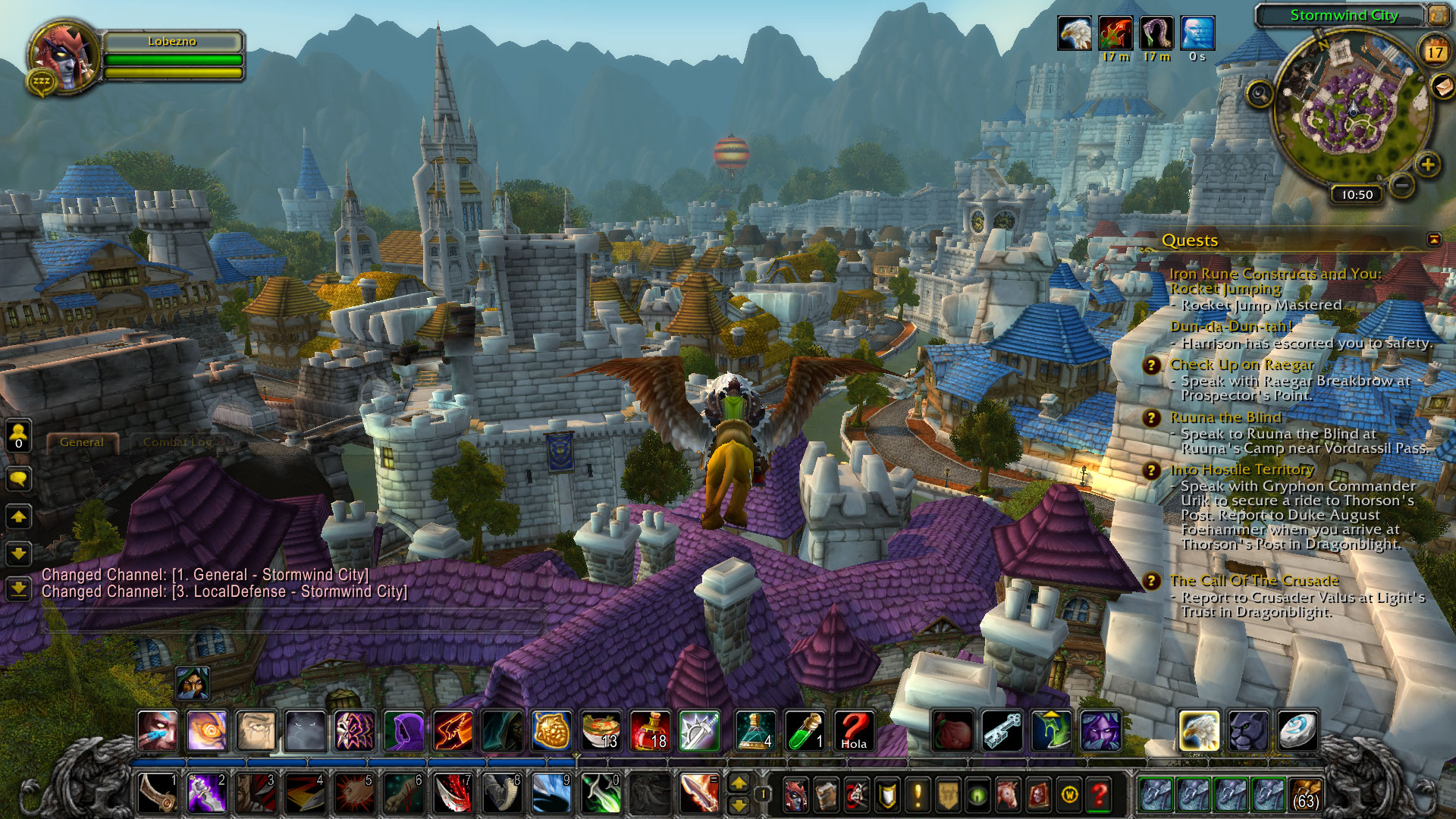Open the red question mark help button
1456x819 pixels.
coord(1099,795)
